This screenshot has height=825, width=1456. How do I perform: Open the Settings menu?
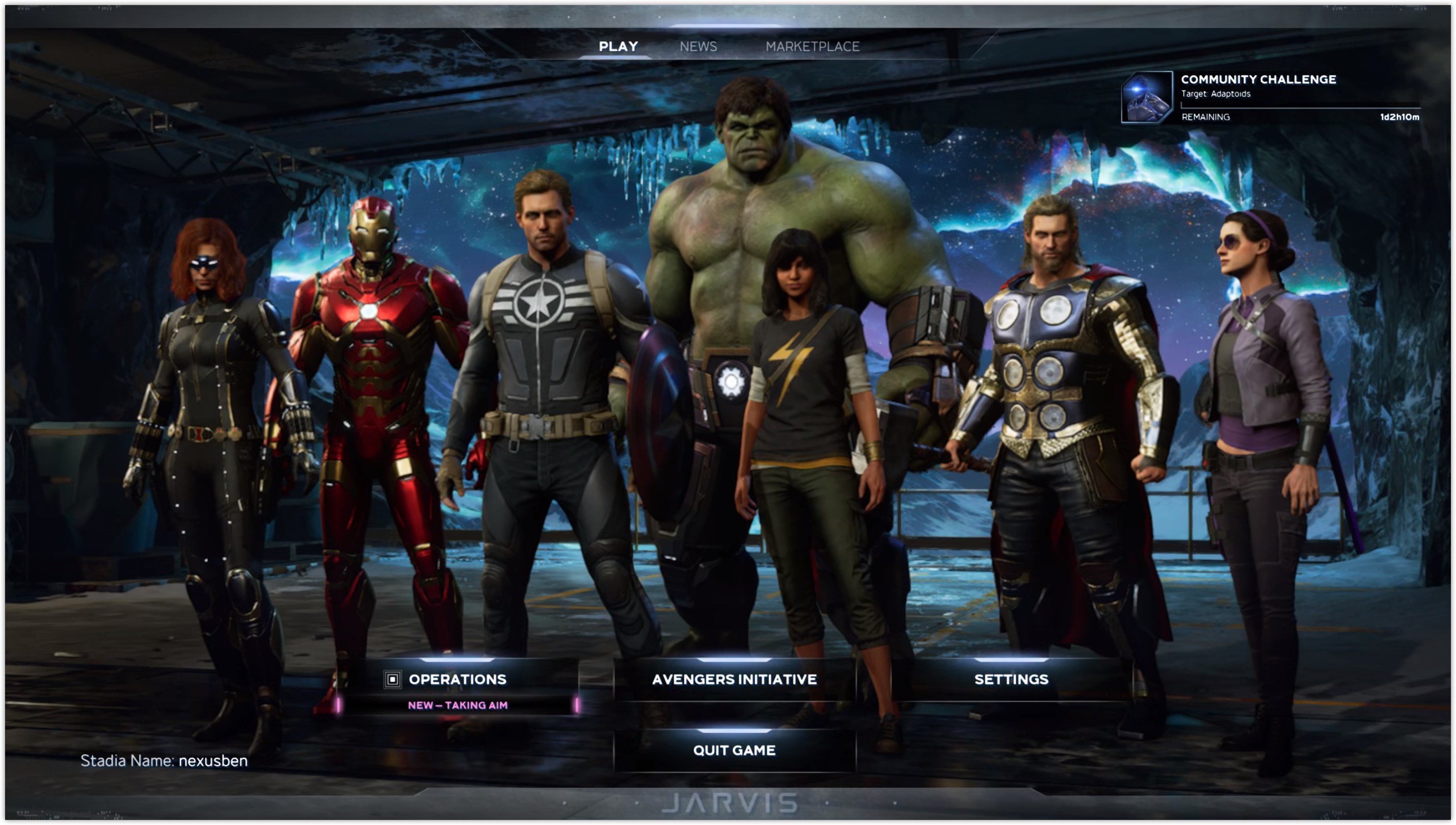[1011, 679]
